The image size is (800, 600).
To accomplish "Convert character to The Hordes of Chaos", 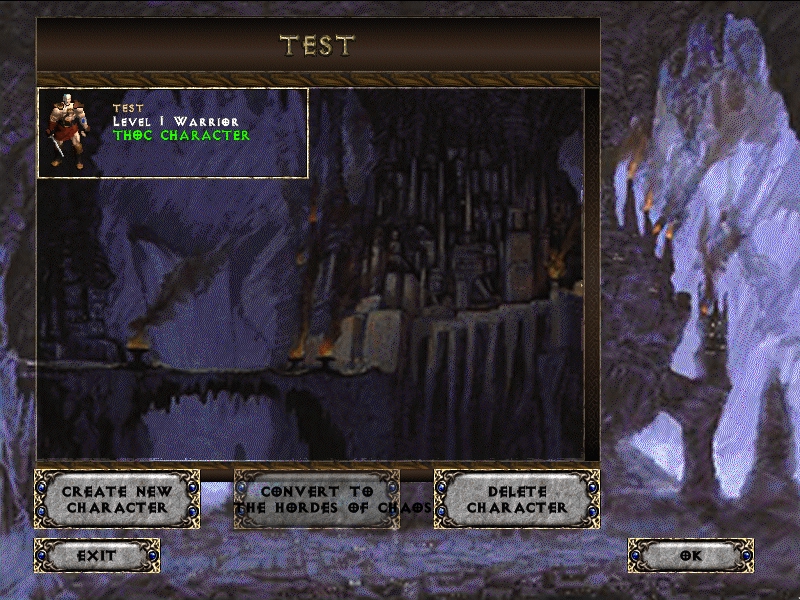I will (x=317, y=499).
